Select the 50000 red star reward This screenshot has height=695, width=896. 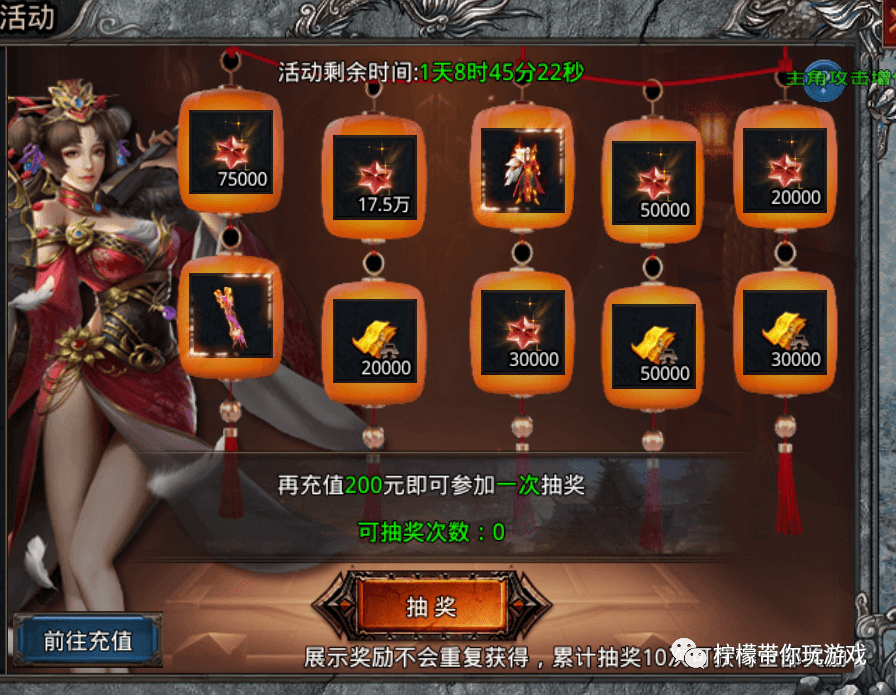654,182
